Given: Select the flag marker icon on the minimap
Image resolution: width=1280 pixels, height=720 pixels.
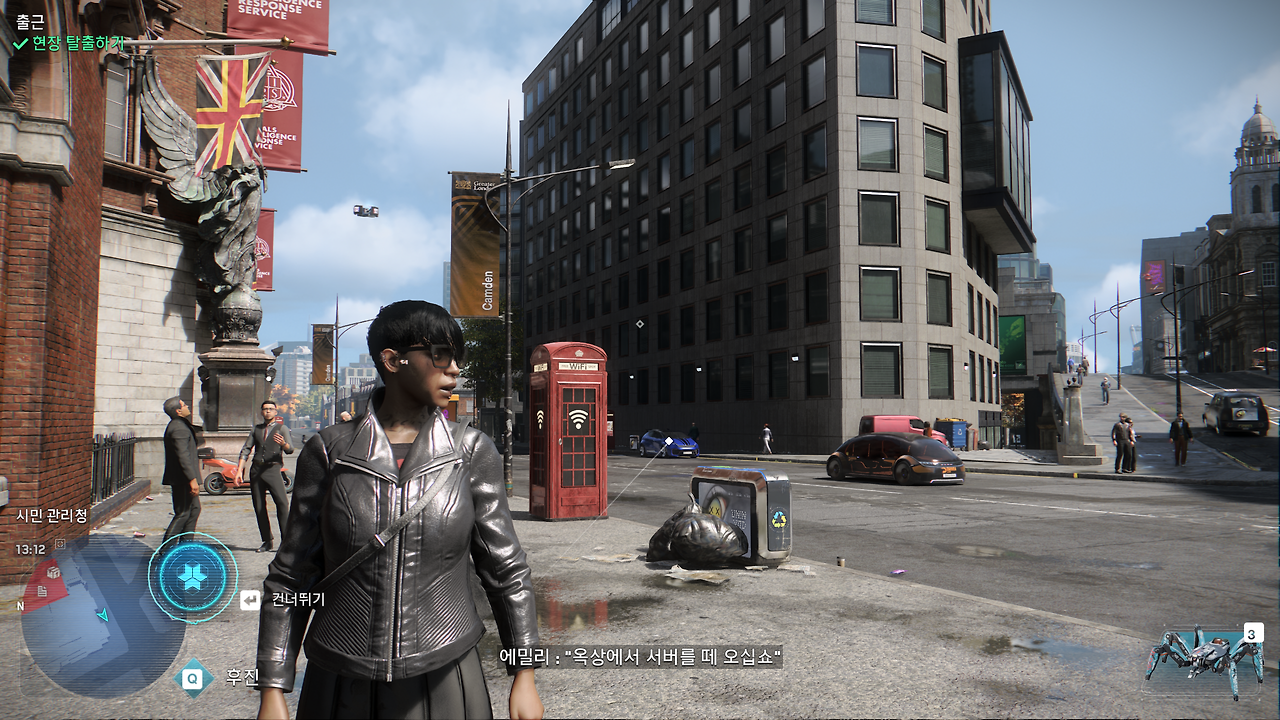Looking at the screenshot, I should tap(41, 592).
